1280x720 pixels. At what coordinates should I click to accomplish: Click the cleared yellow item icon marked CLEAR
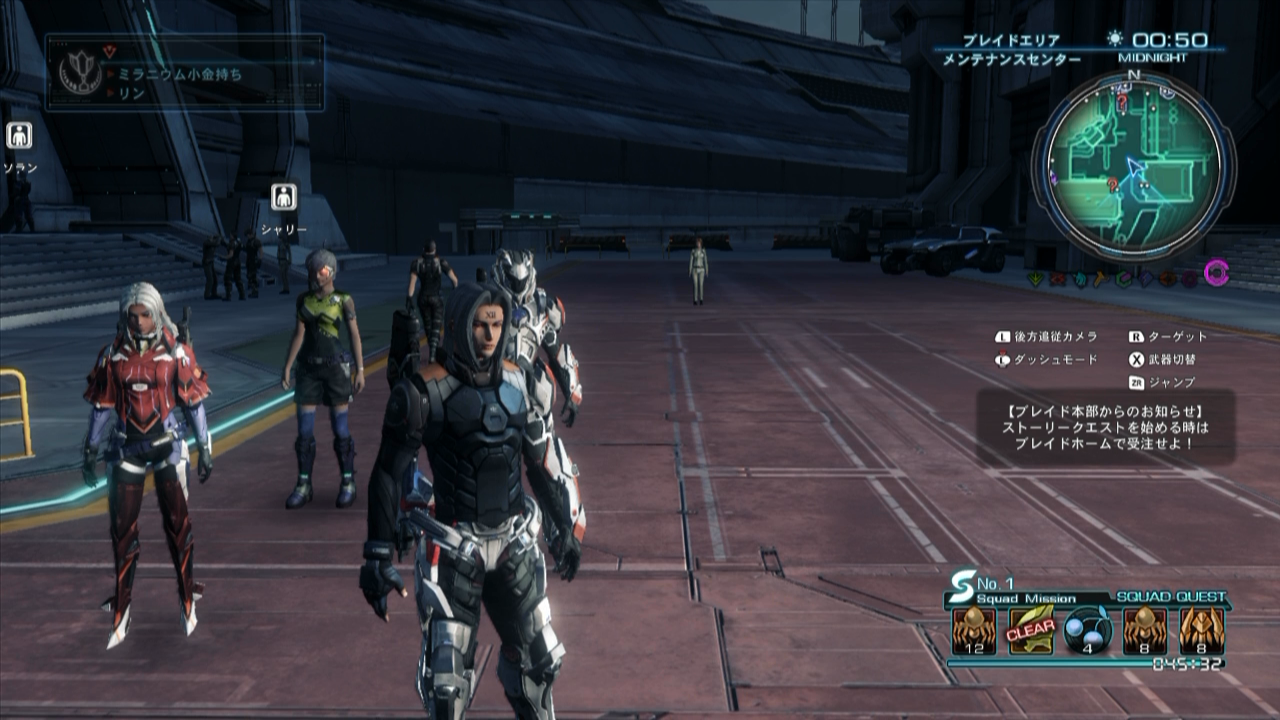[x=1030, y=630]
